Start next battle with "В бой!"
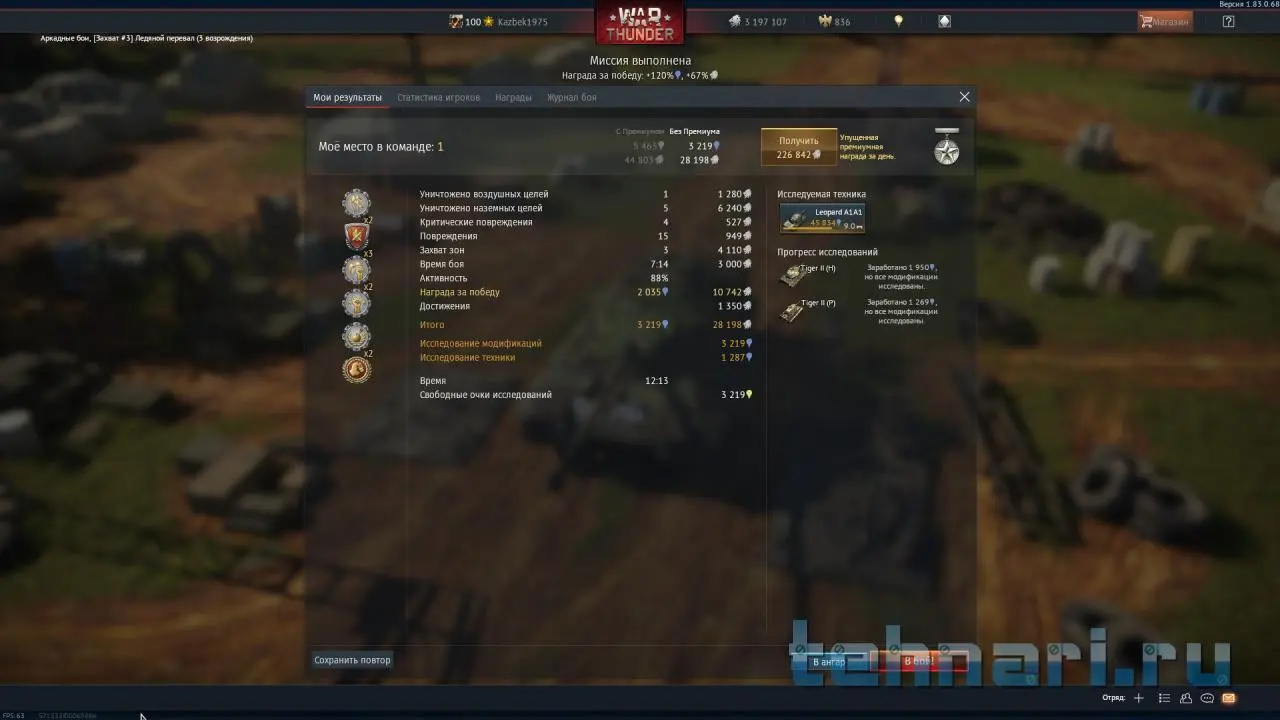 click(x=919, y=662)
